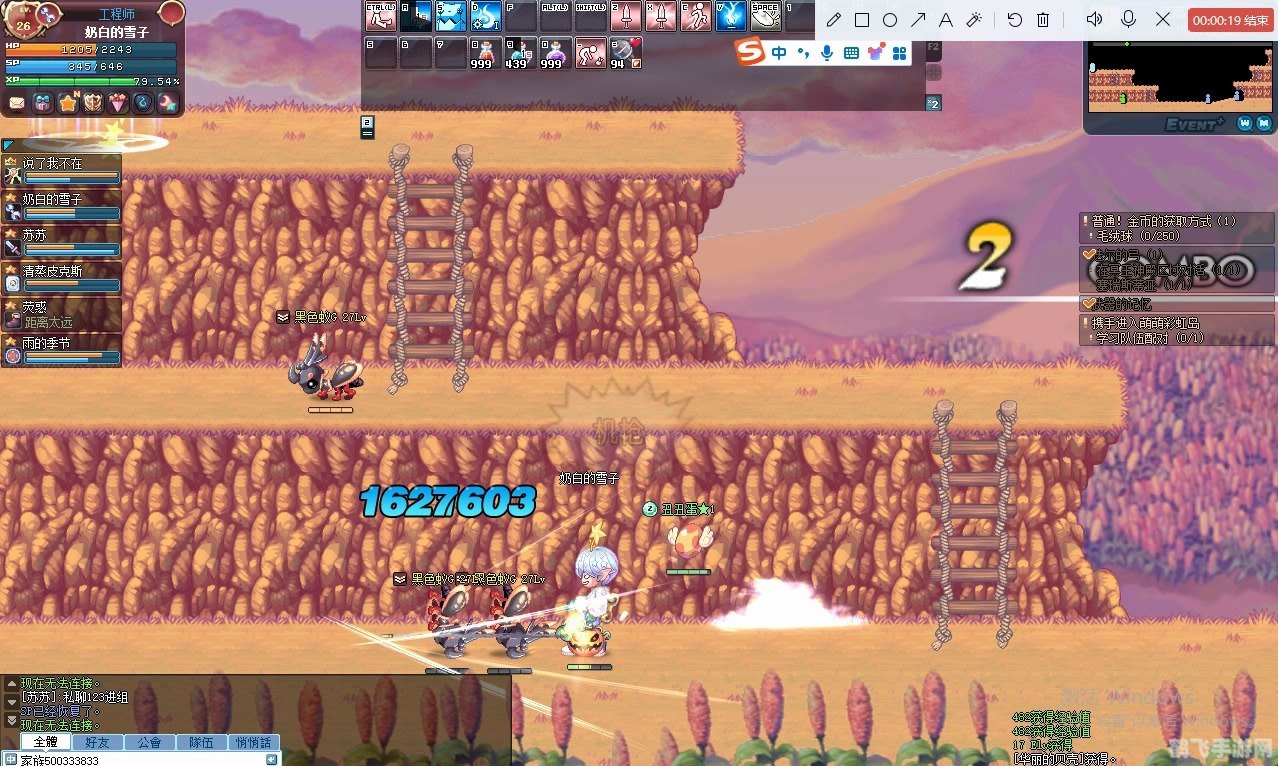Image resolution: width=1278 pixels, height=766 pixels.
Task: Click the star icon marked N
Action: (68, 103)
